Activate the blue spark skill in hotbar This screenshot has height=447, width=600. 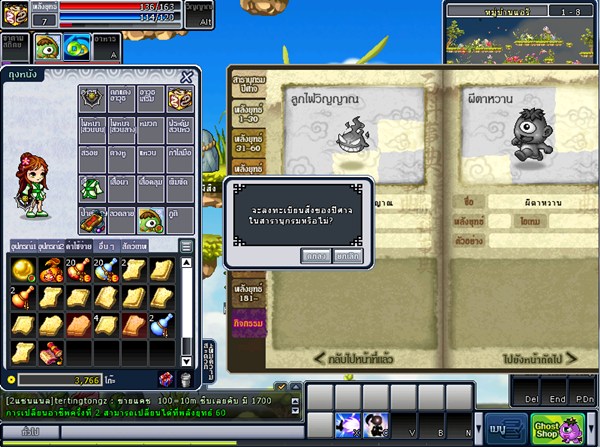pos(349,424)
